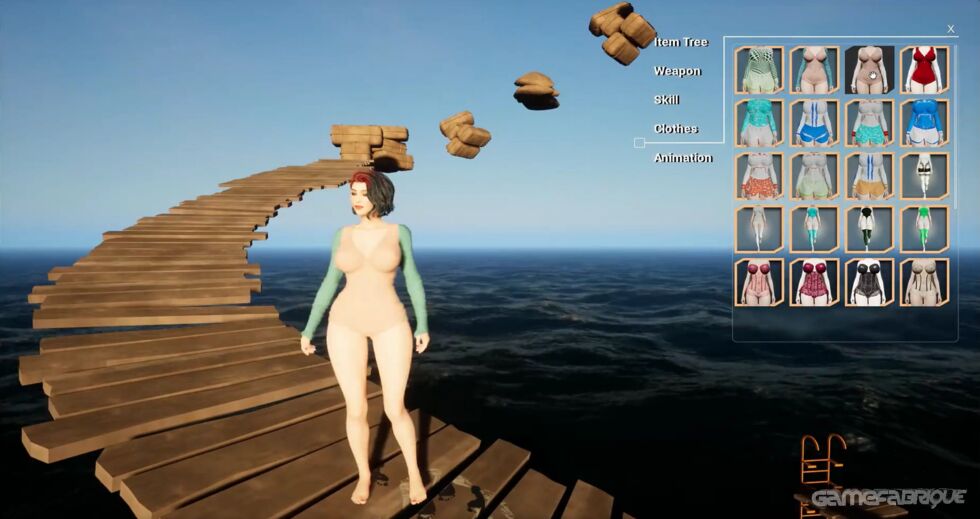The height and width of the screenshot is (519, 980).
Task: Open the Animation menu
Action: tap(683, 158)
